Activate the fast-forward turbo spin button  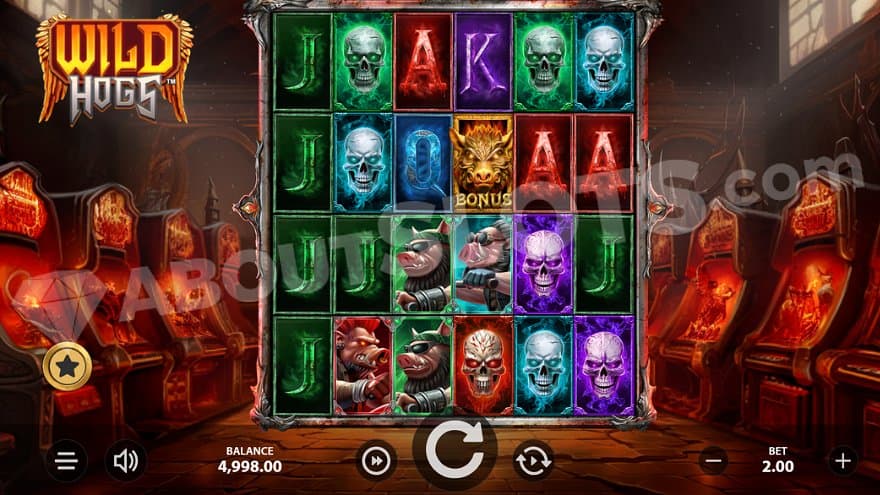click(376, 461)
